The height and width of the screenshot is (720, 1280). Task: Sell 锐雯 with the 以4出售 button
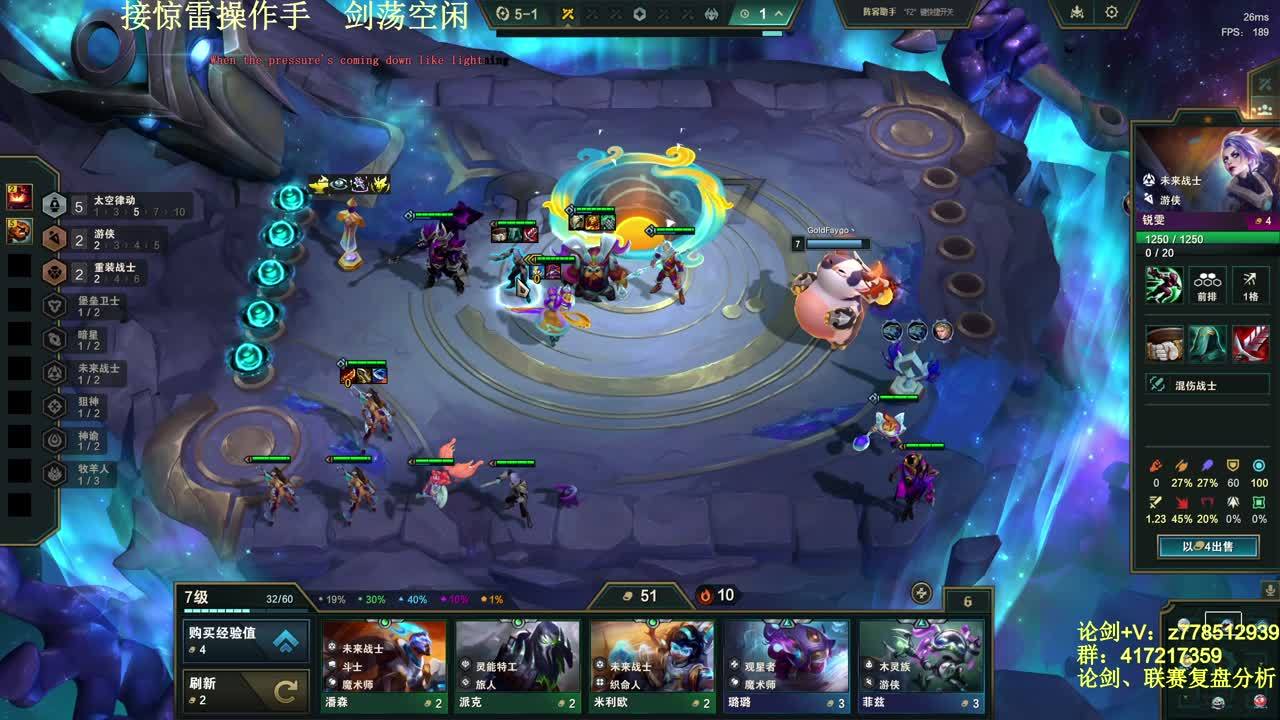(1207, 546)
